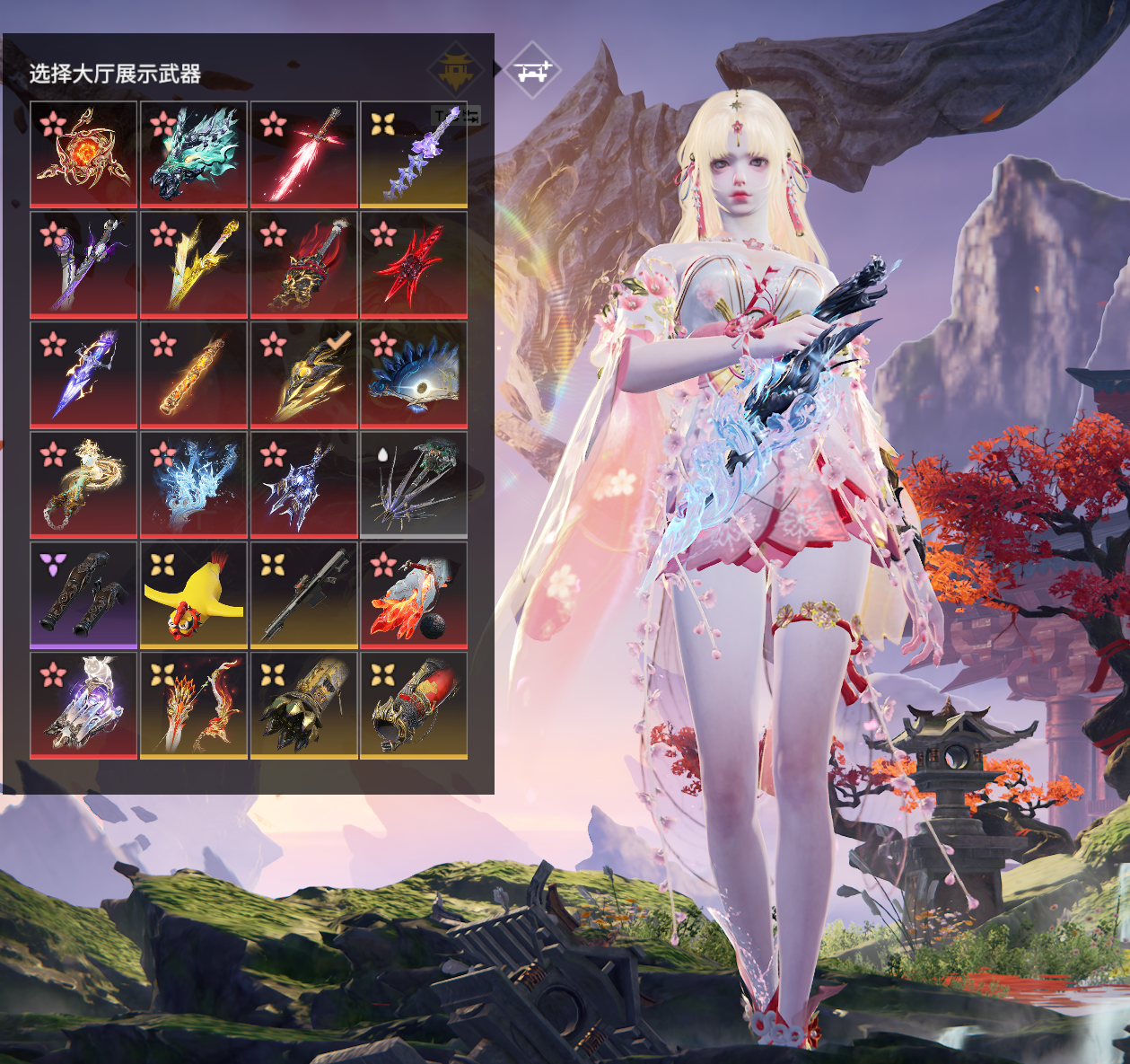This screenshot has height=1064, width=1130.
Task: Select the purple-rarity twin pistols
Action: click(83, 595)
